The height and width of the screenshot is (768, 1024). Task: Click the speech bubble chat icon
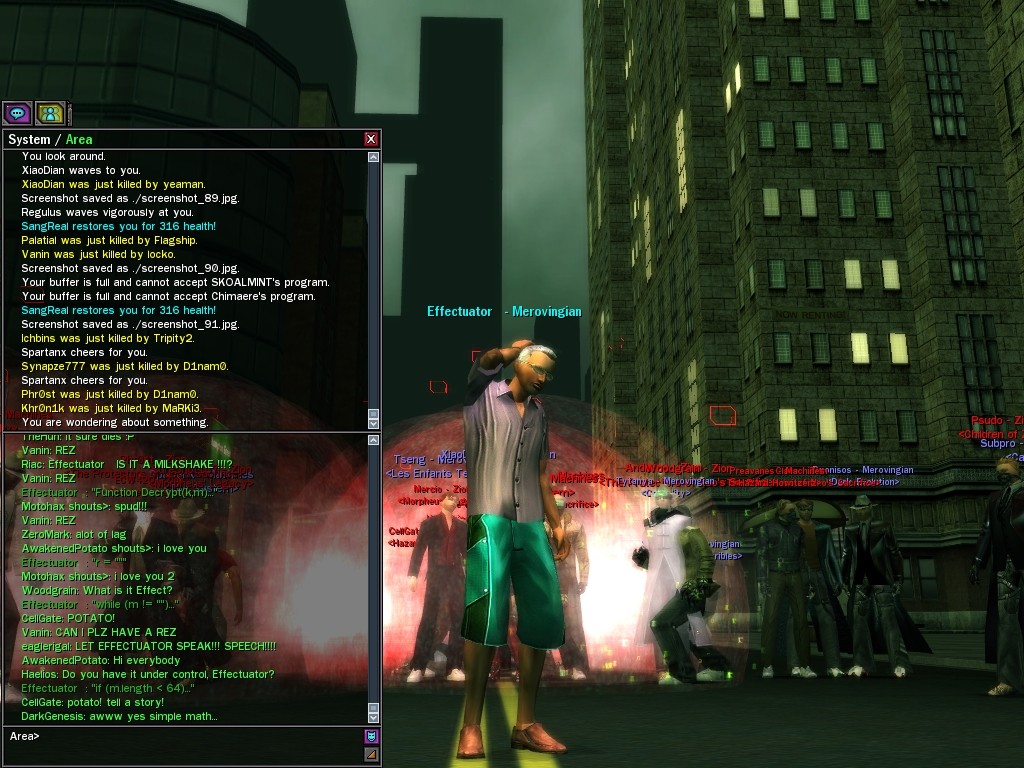[x=17, y=113]
